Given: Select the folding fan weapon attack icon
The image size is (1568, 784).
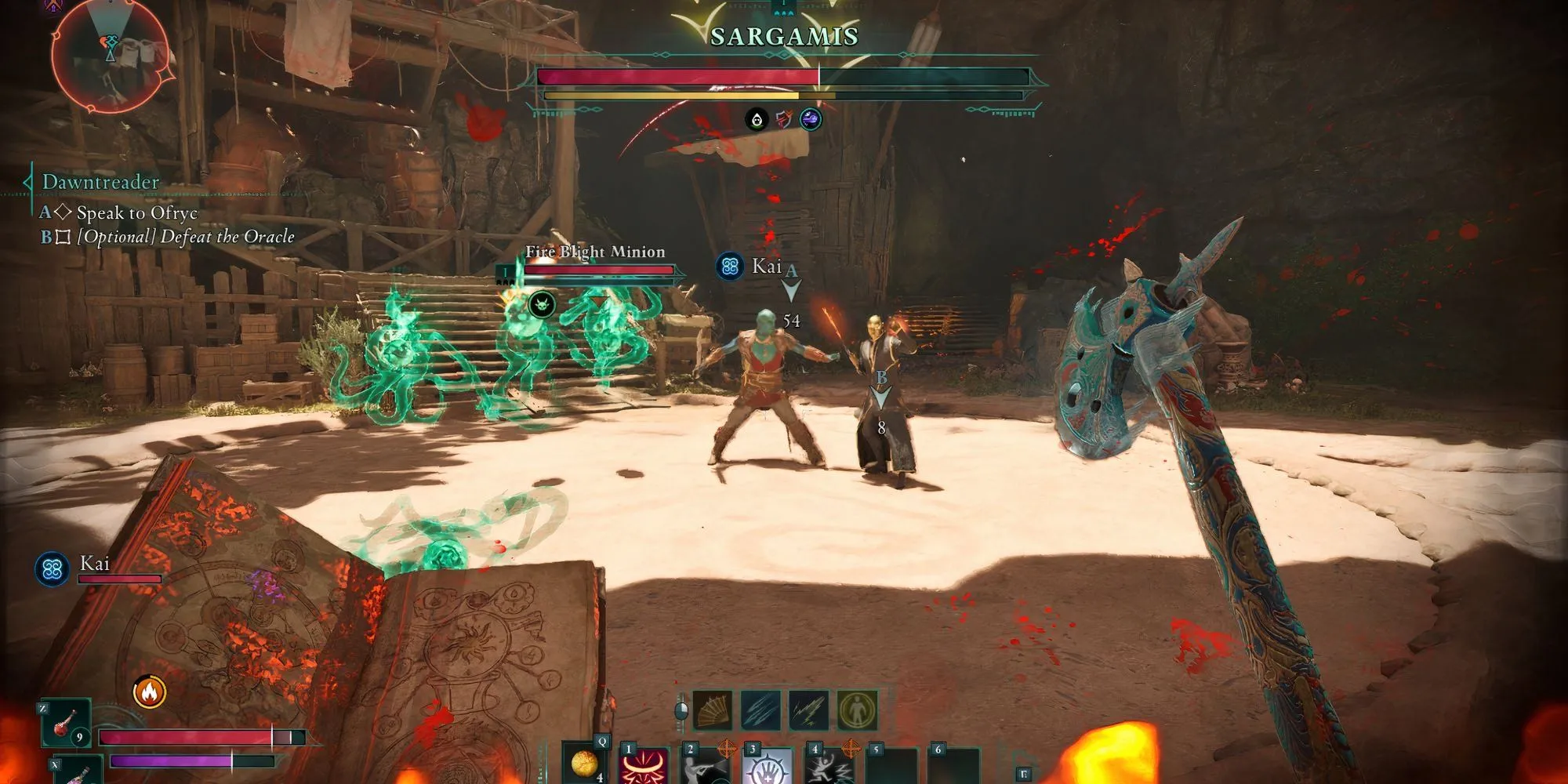Looking at the screenshot, I should click(713, 710).
